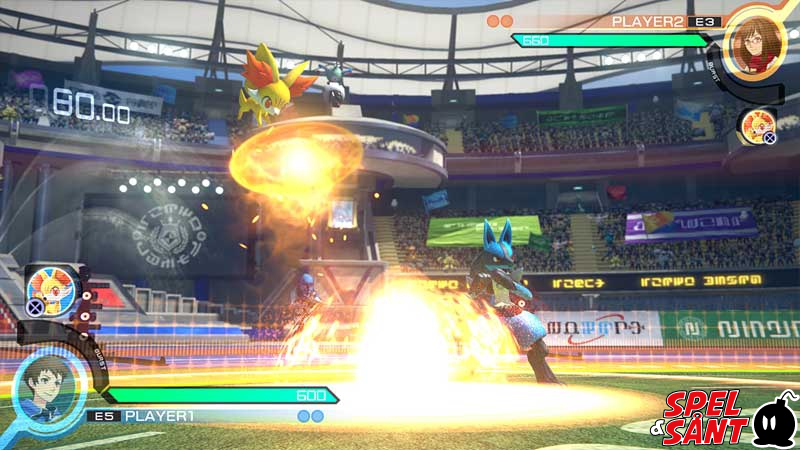Click Player 1's trainer portrait
Screen dimensions: 800x450
tap(48, 386)
